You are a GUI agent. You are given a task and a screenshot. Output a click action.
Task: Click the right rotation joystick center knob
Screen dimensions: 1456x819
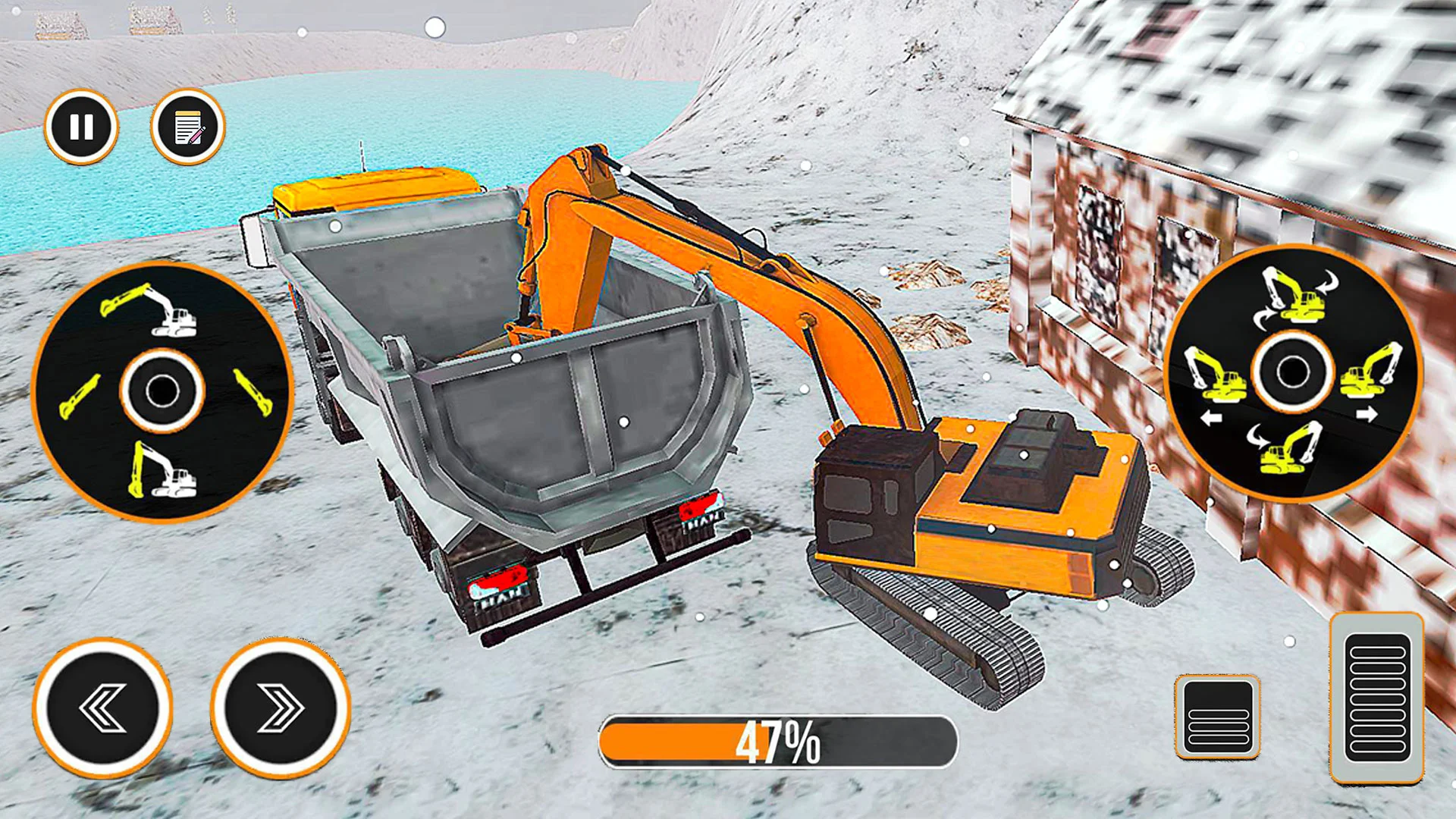(1292, 372)
